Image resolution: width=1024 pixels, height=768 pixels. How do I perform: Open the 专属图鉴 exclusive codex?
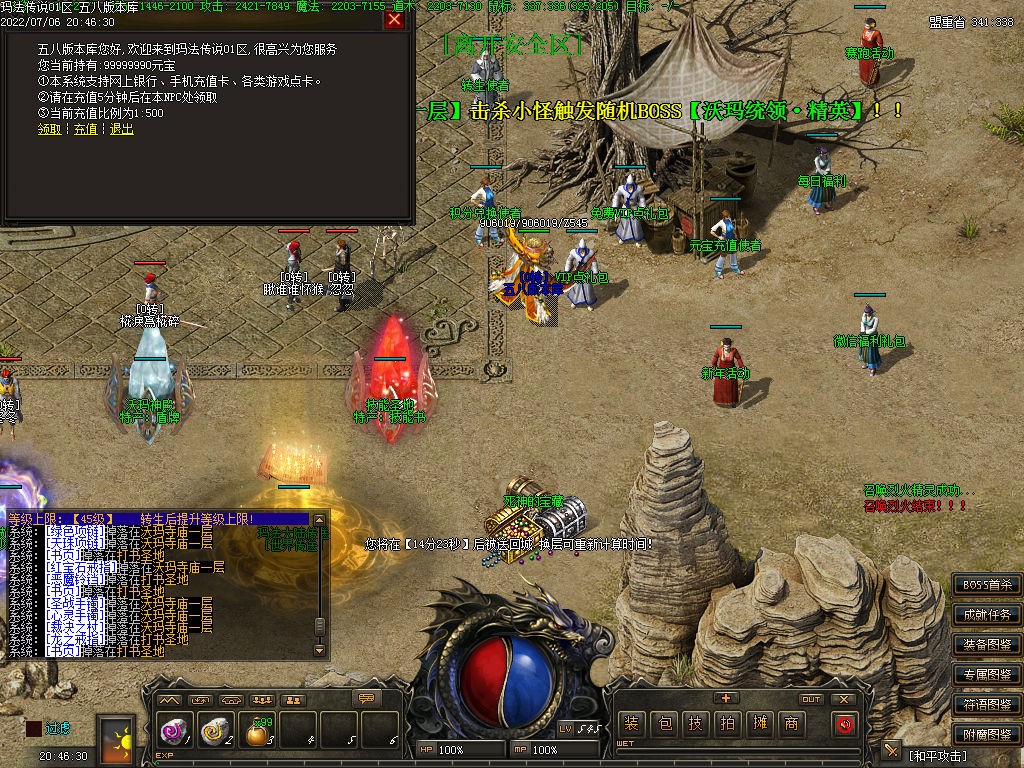(986, 675)
